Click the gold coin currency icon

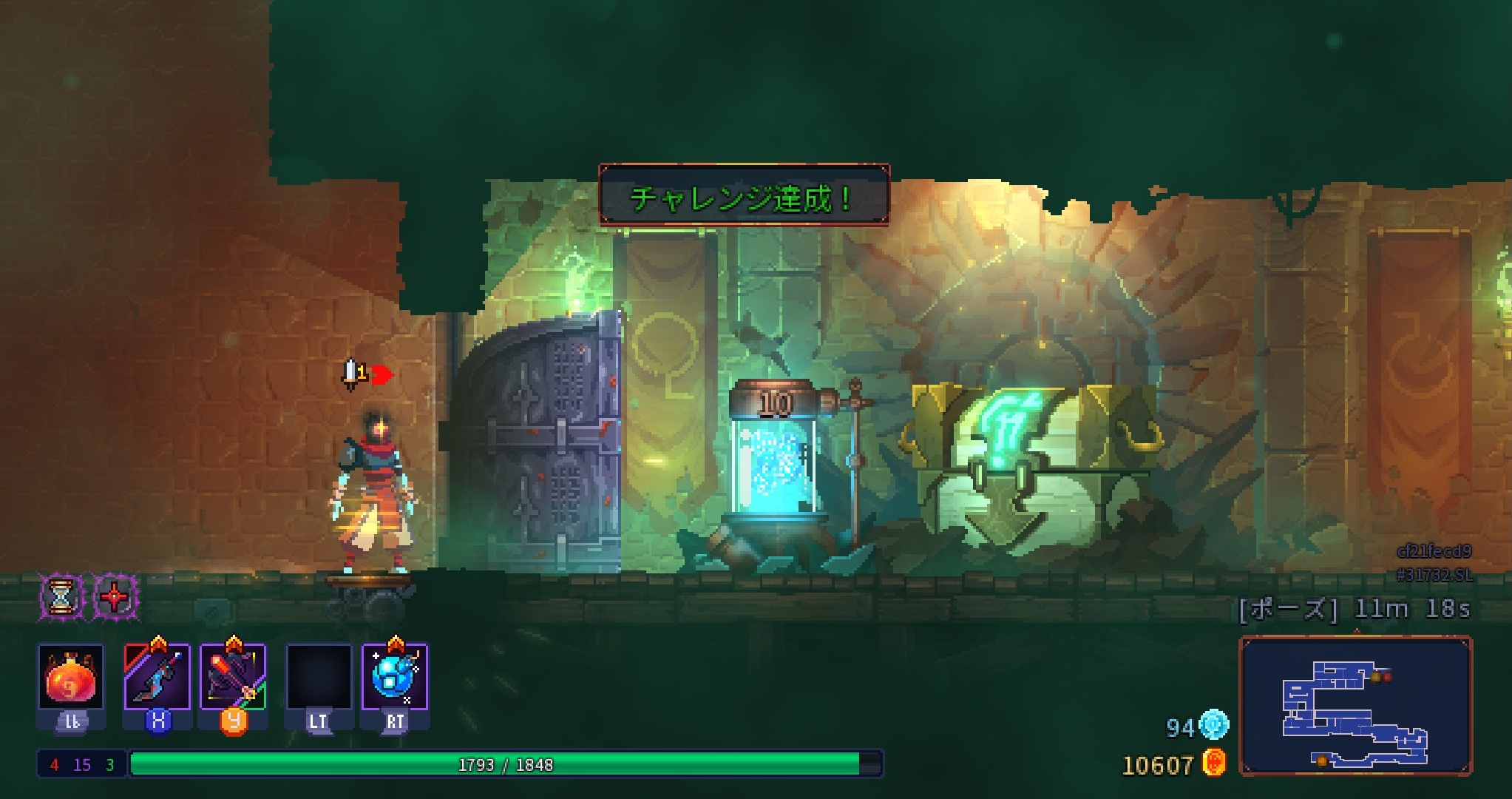click(1214, 763)
